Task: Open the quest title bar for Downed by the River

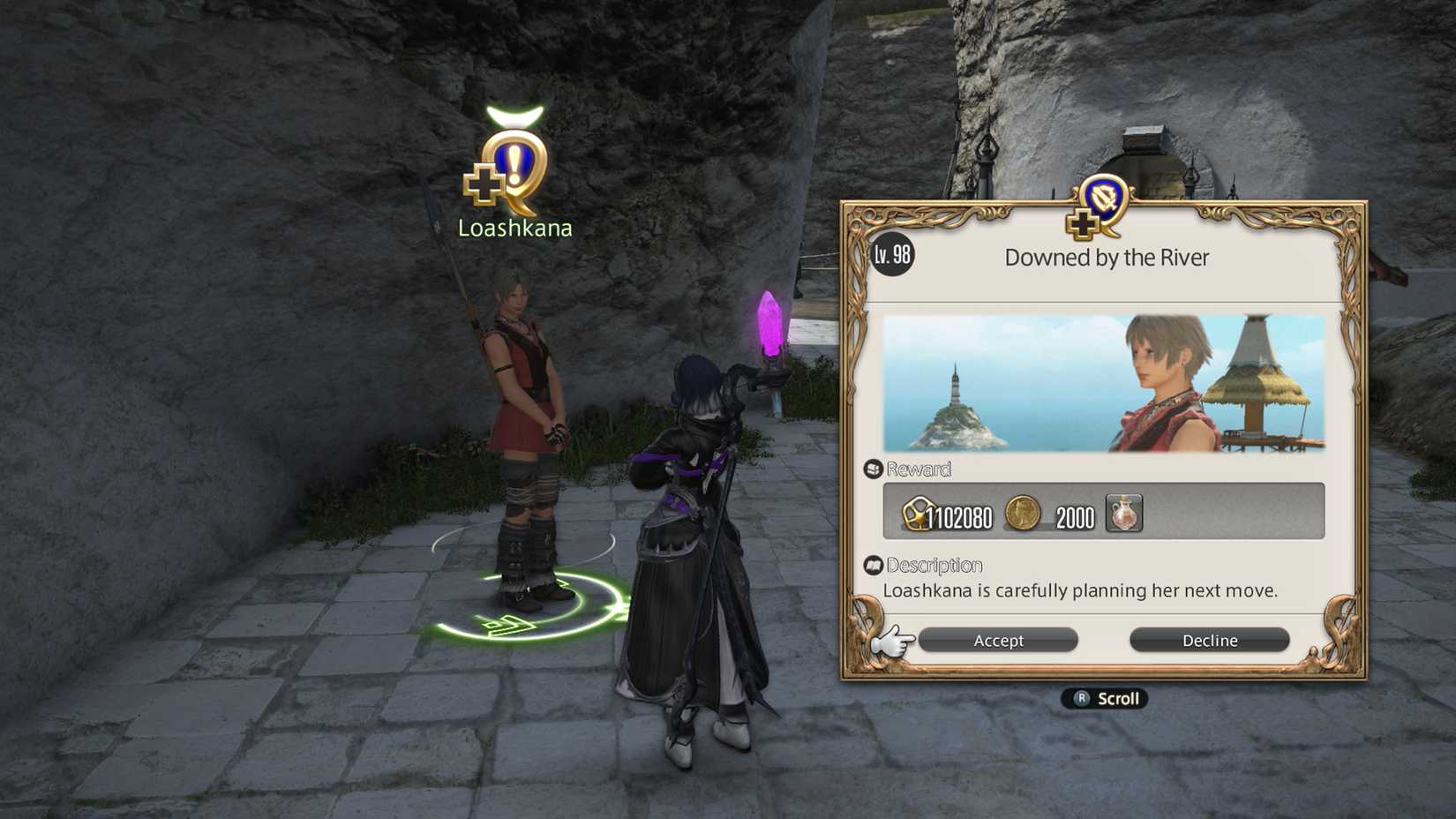Action: point(1108,257)
